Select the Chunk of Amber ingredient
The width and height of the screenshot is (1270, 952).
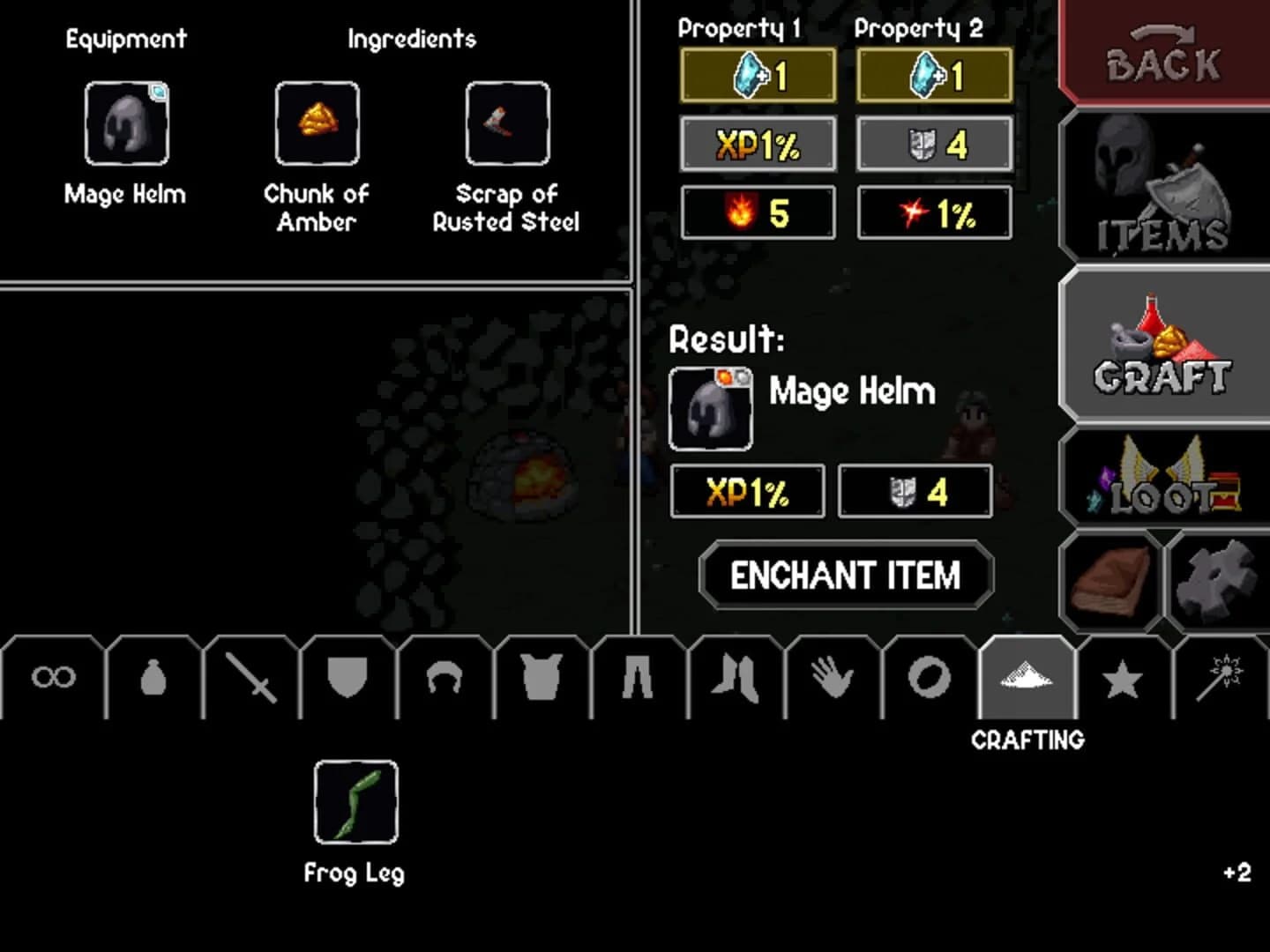pyautogui.click(x=317, y=125)
